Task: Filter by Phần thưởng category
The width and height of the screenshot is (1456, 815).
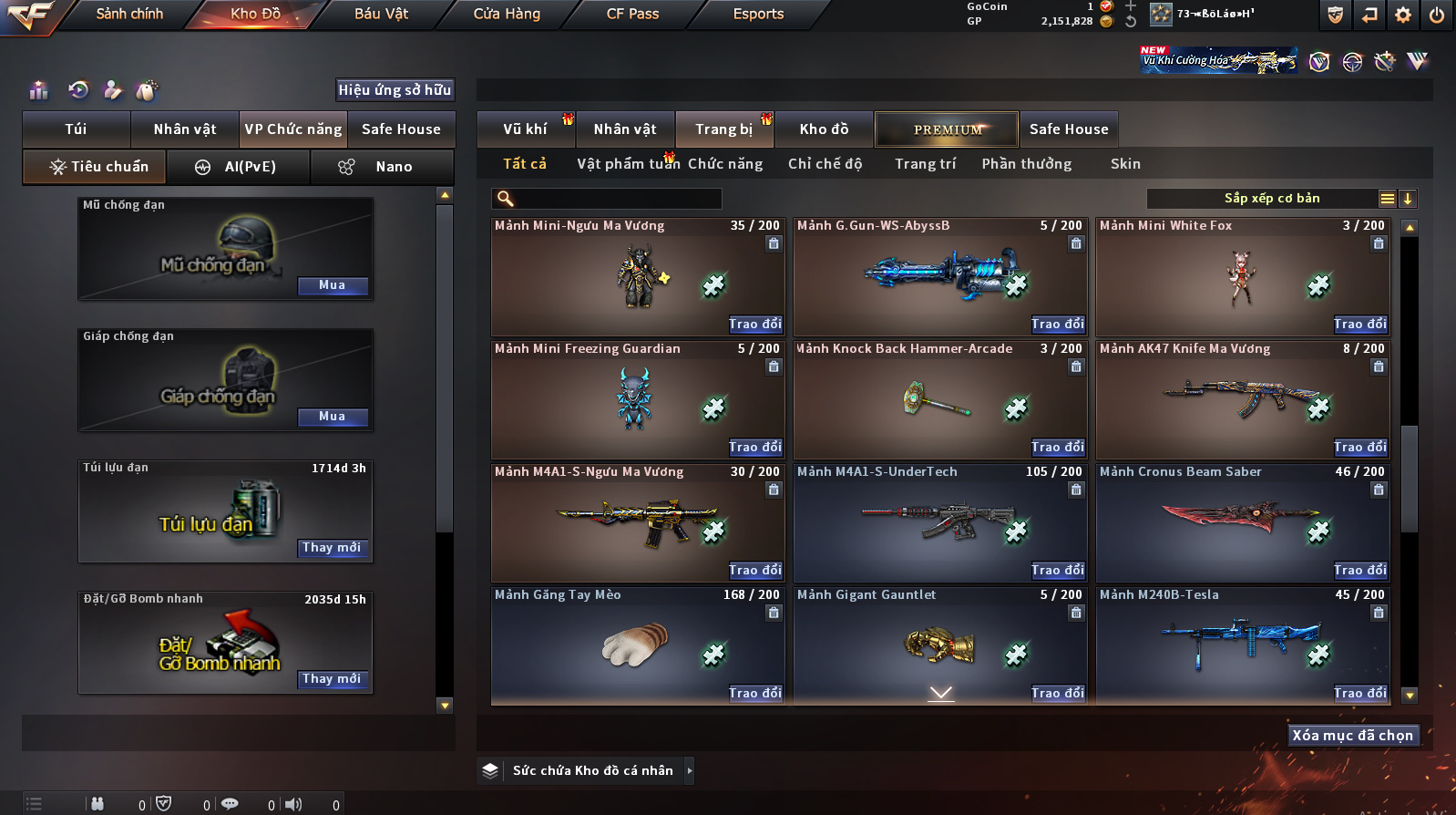Action: point(1026,164)
